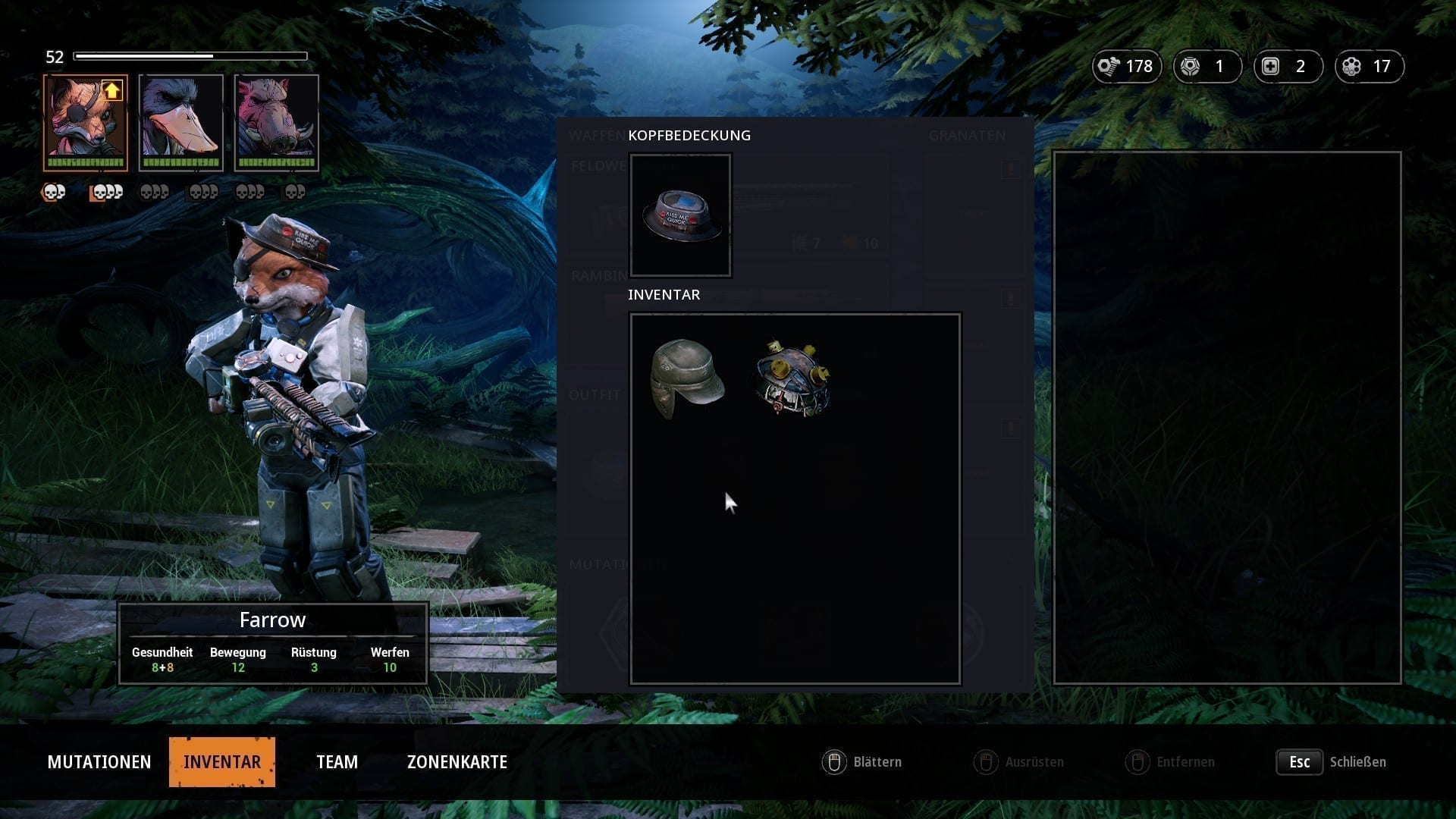Image resolution: width=1456 pixels, height=819 pixels.
Task: Choose the duck character portrait
Action: pyautogui.click(x=181, y=121)
